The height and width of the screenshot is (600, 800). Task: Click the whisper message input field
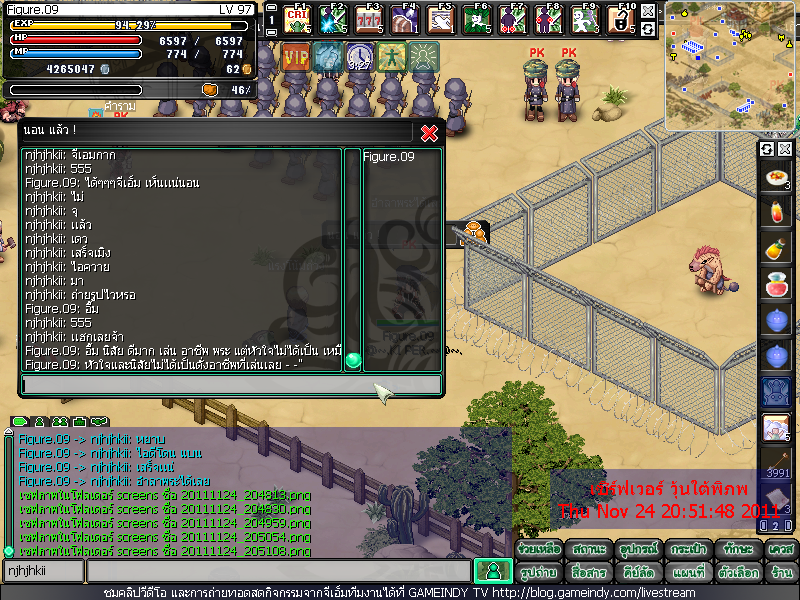pyautogui.click(x=230, y=384)
